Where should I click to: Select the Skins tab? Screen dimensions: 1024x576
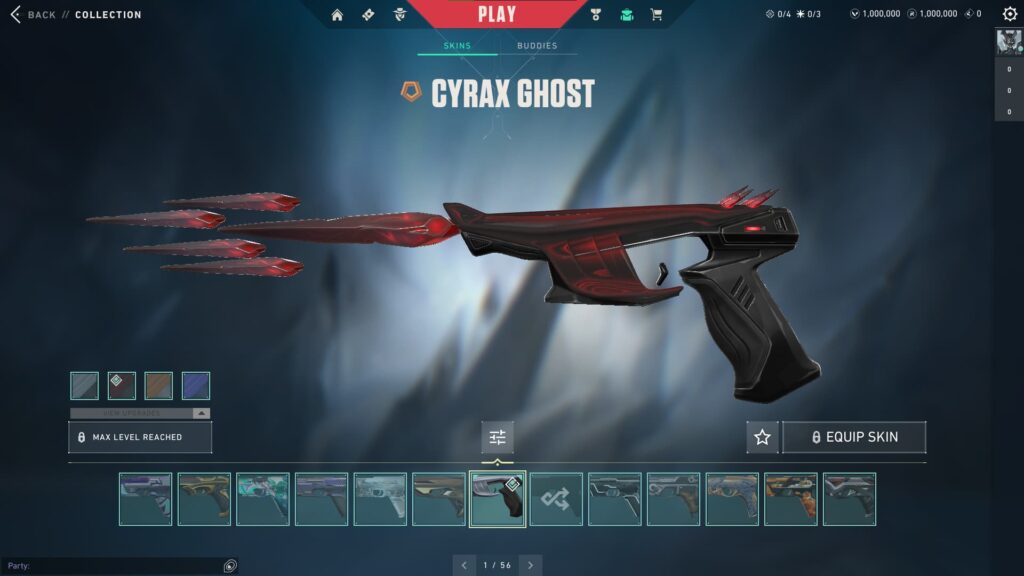click(457, 46)
